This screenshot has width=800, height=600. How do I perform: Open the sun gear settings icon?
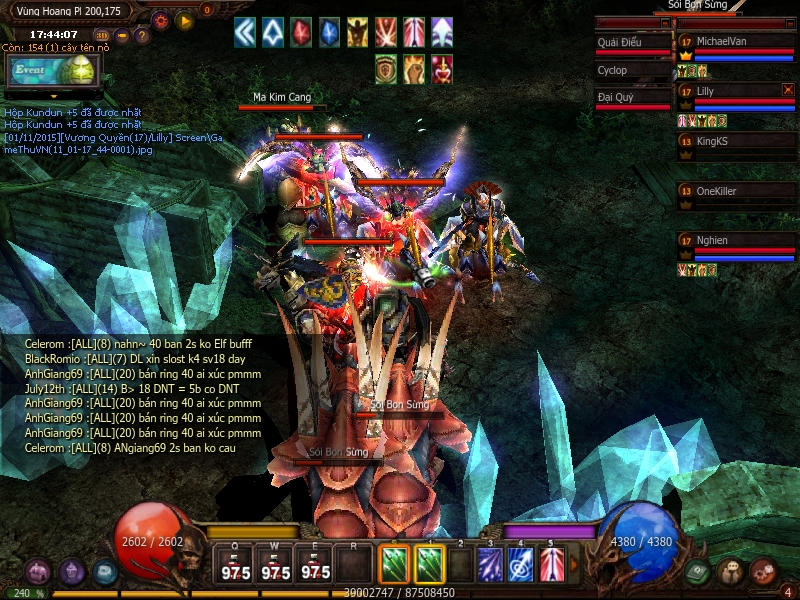point(161,19)
